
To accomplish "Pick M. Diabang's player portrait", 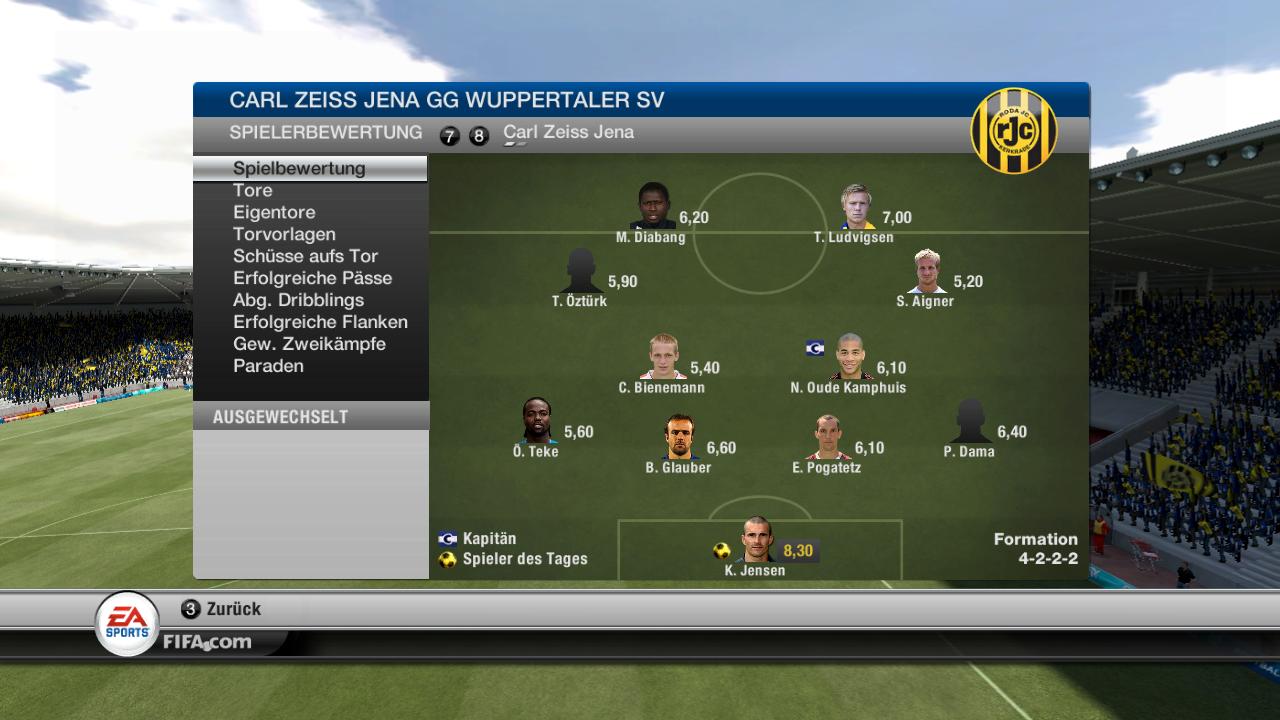I will 652,207.
